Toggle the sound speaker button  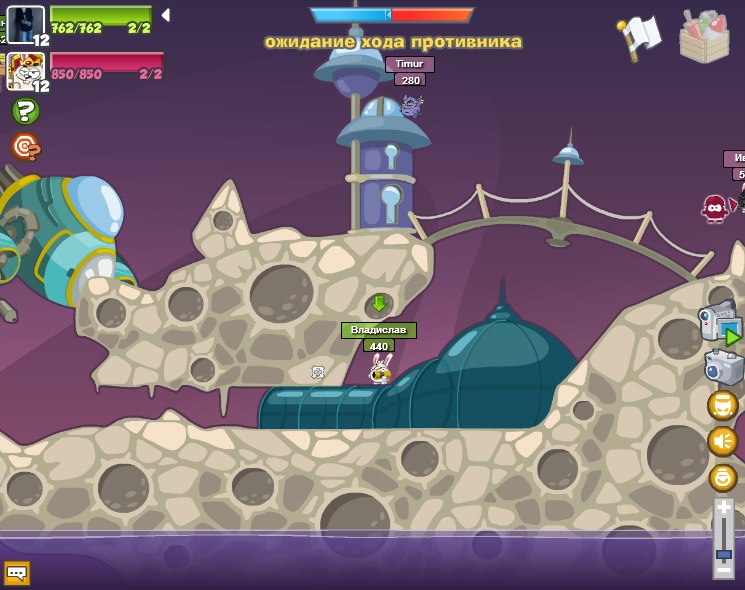tap(722, 441)
